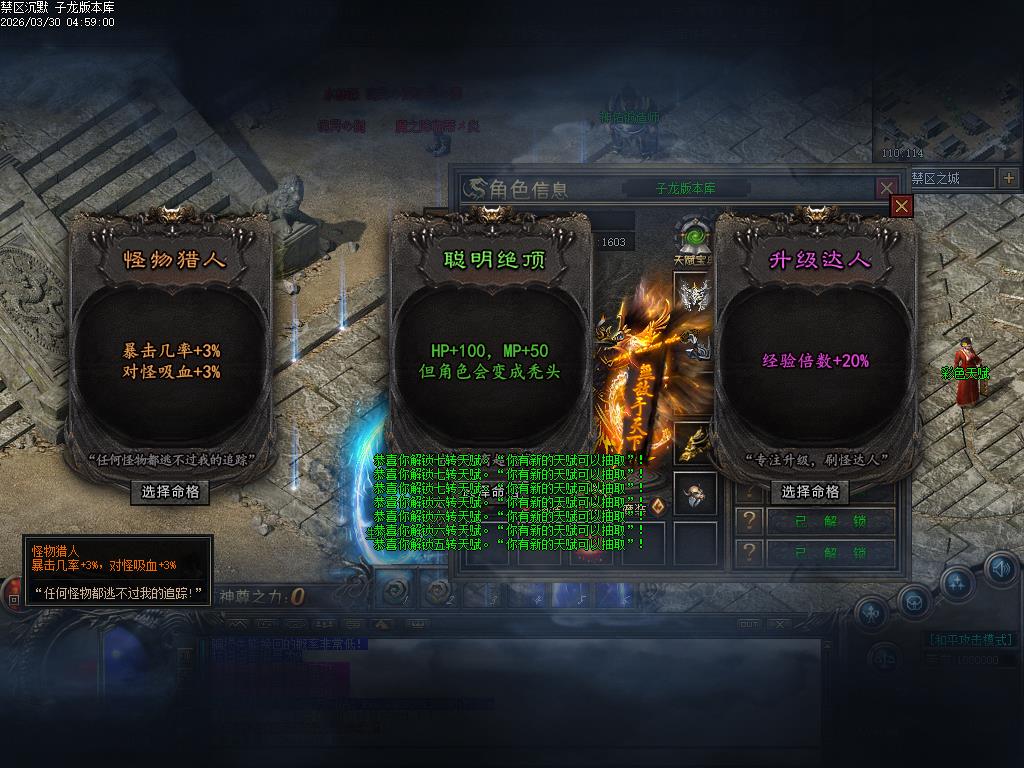Expand the map with the plus button

tap(1008, 178)
